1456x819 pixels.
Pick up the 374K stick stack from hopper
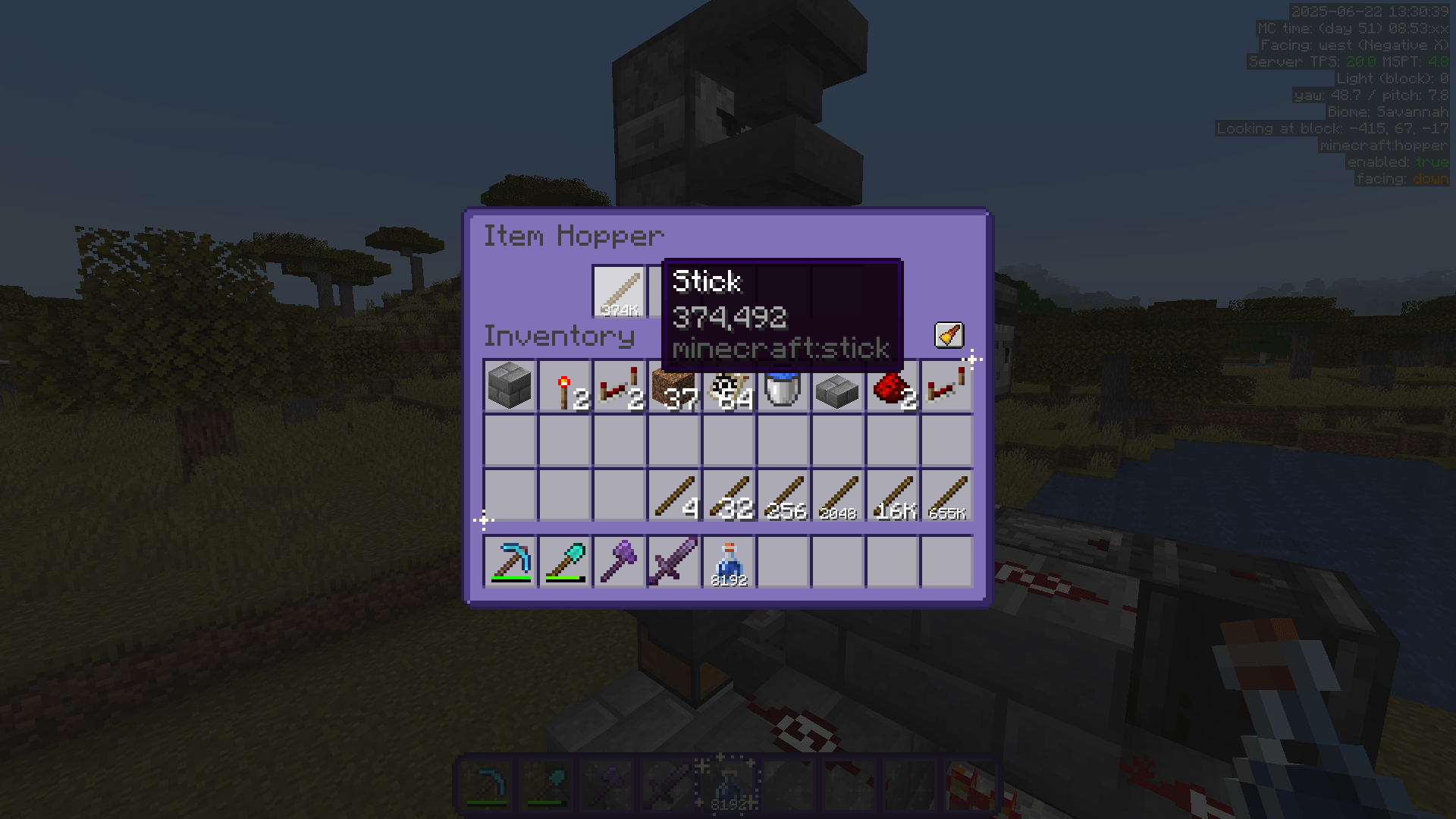tap(618, 292)
